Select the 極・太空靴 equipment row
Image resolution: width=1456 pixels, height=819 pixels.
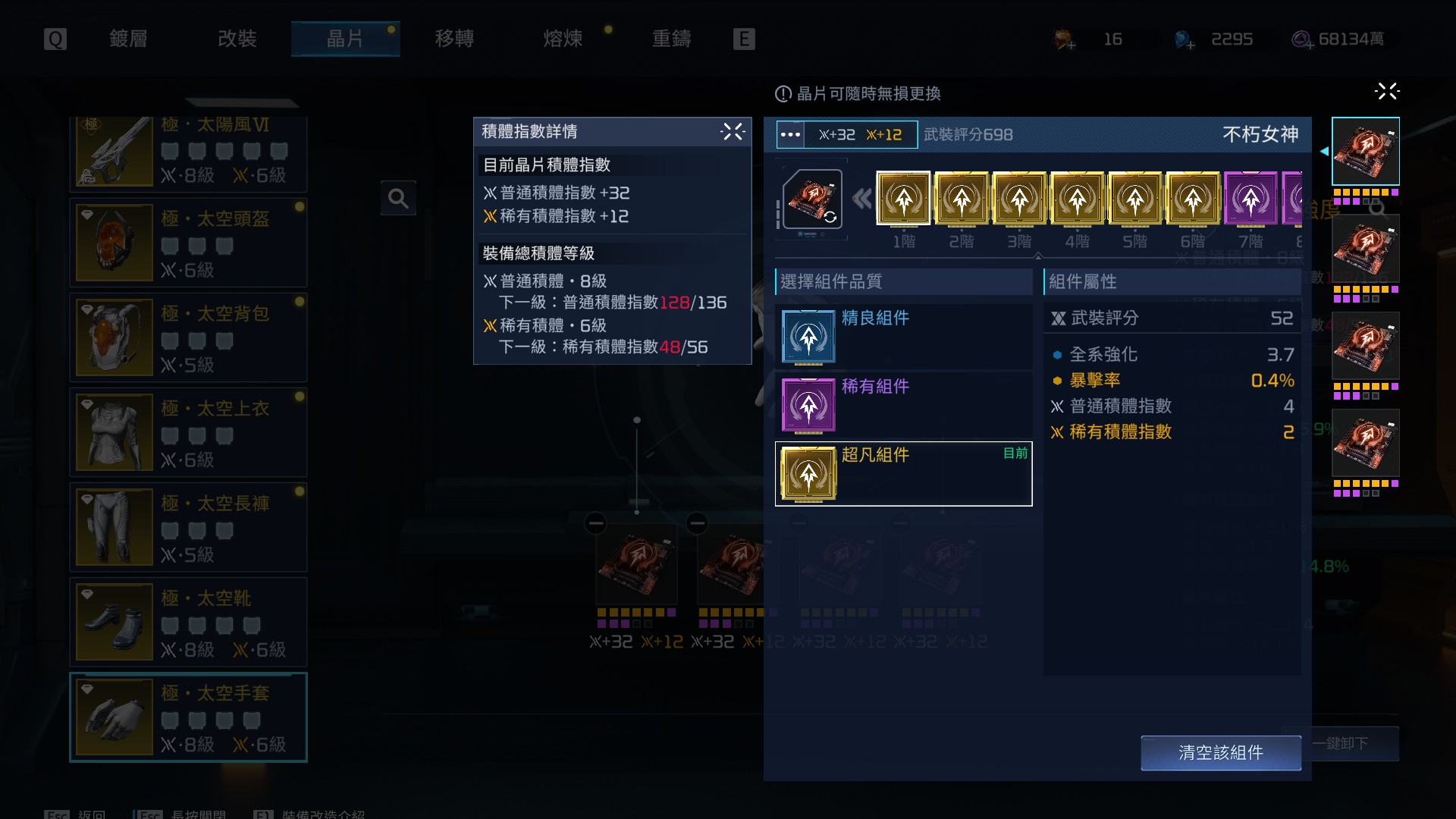188,622
